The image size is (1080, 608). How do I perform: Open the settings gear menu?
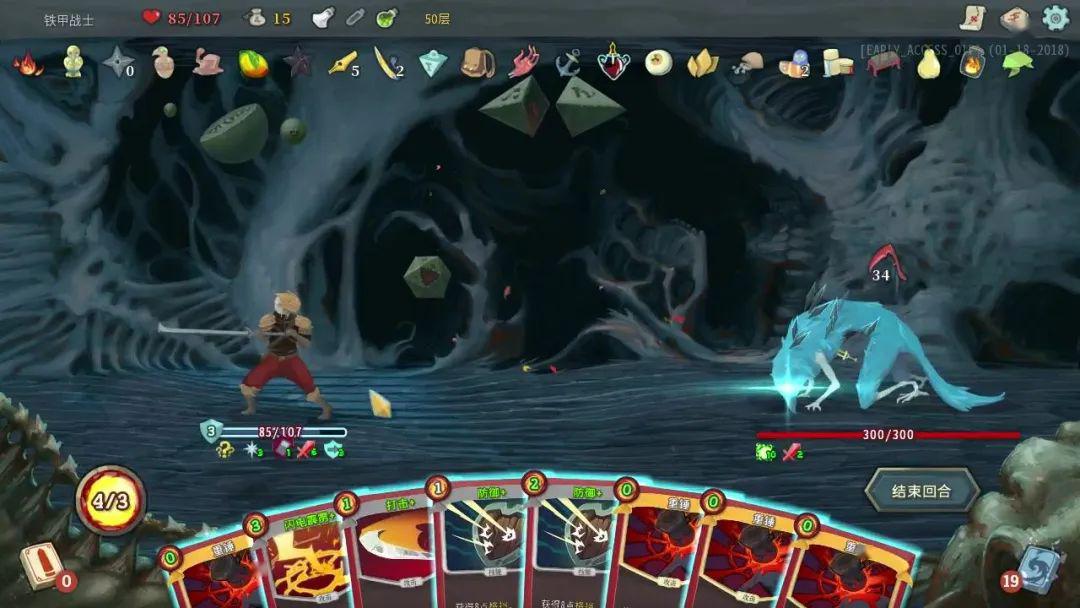tap(1056, 18)
